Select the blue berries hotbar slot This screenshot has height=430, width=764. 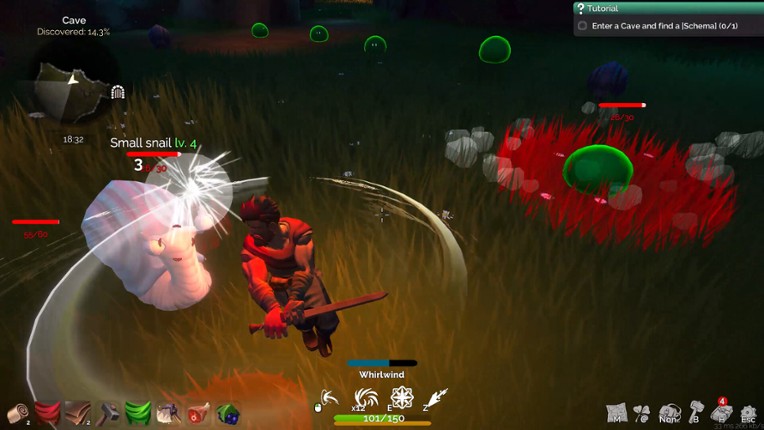pos(227,413)
